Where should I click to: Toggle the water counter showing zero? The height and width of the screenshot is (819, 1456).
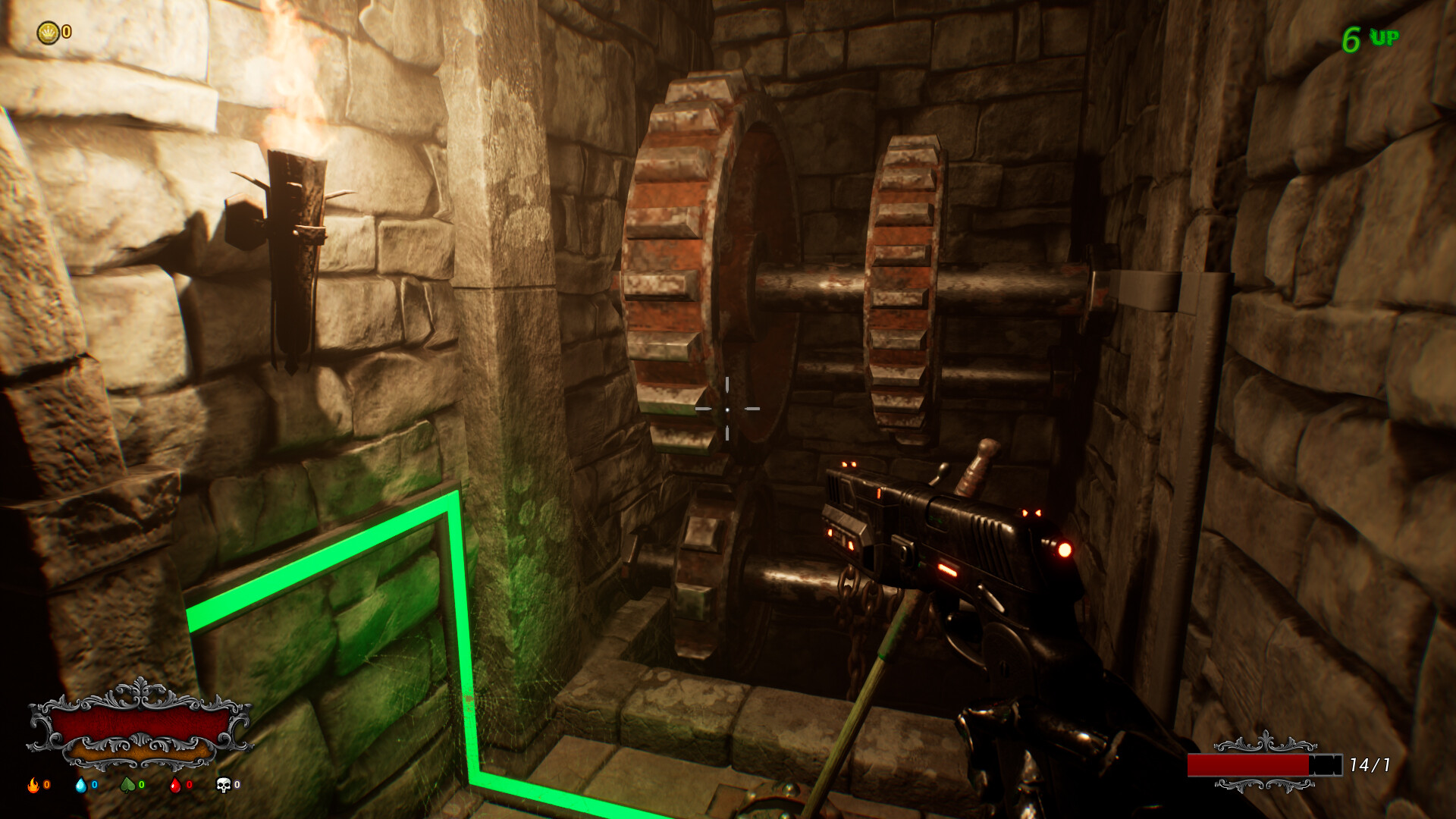click(x=93, y=786)
